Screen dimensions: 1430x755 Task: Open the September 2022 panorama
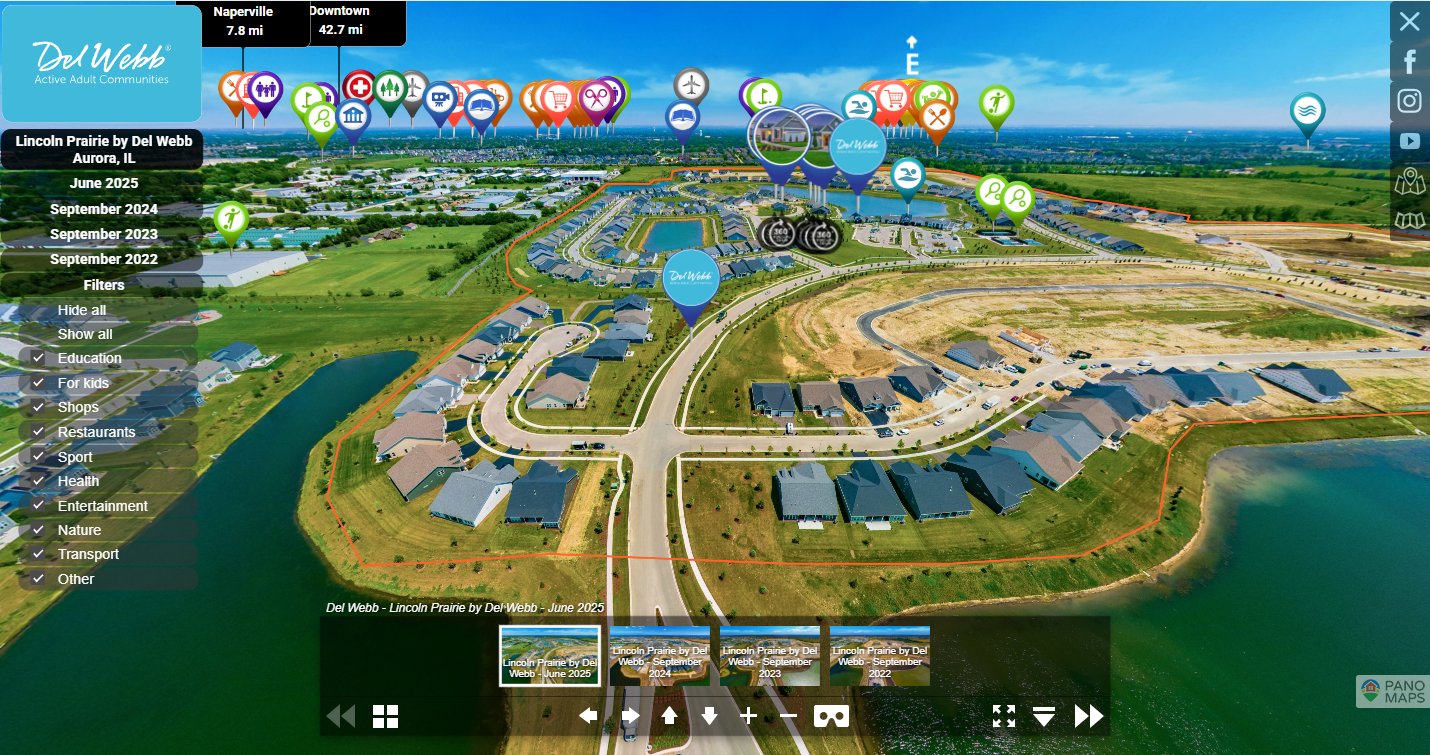tap(104, 259)
